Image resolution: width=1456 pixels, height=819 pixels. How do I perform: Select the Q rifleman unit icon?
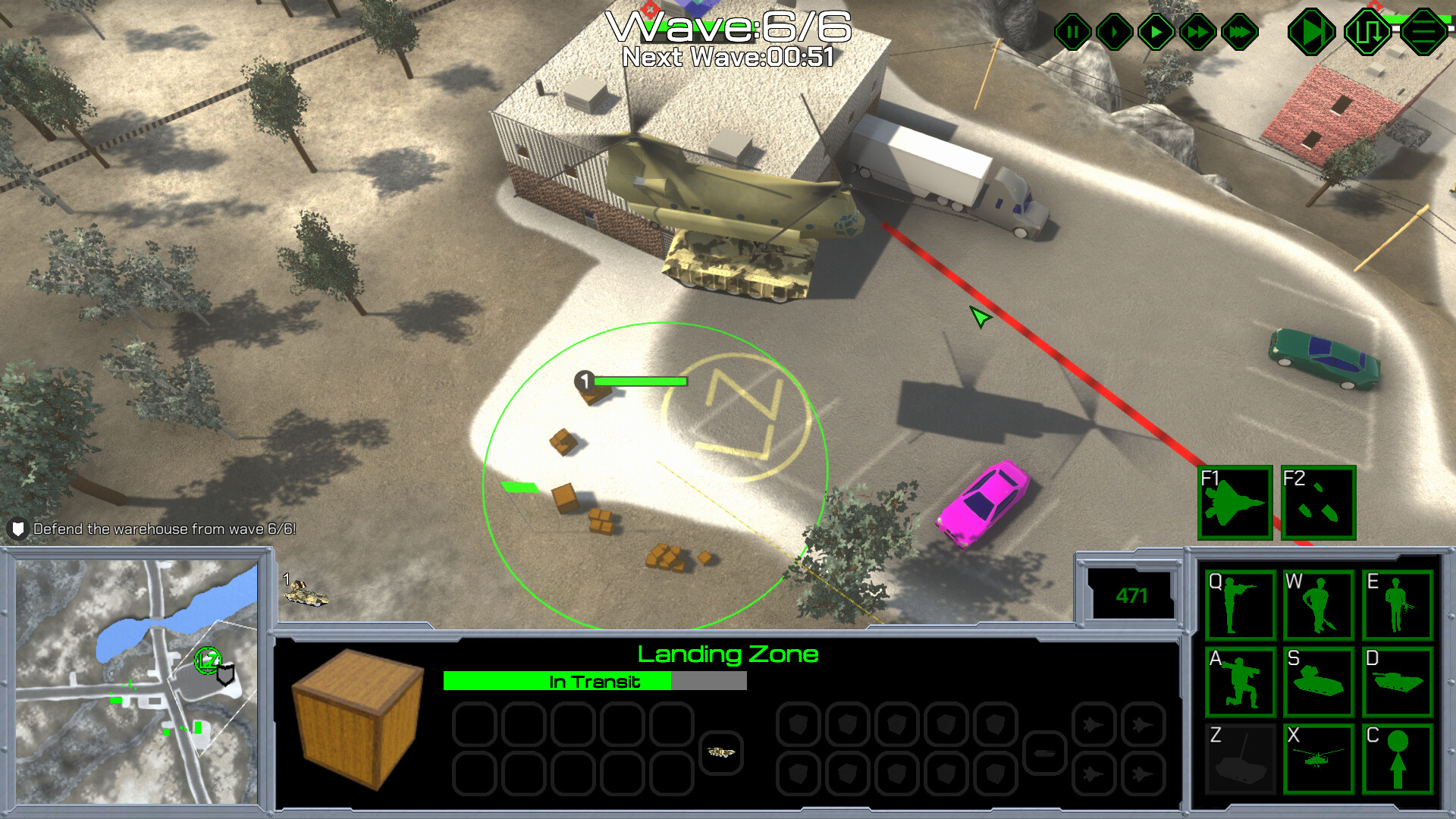[1241, 604]
